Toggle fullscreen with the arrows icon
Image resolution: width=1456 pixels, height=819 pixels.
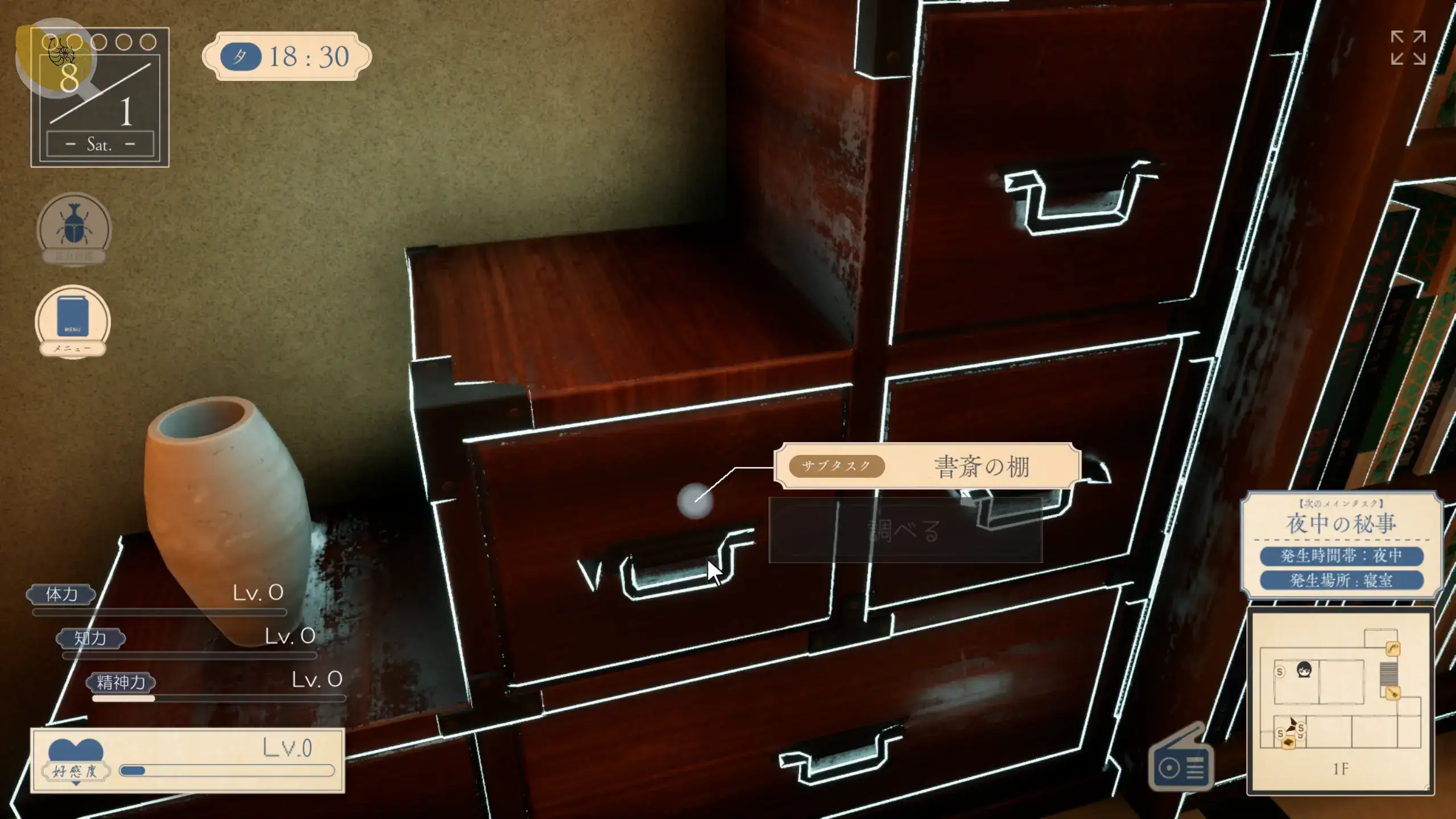point(1408,48)
